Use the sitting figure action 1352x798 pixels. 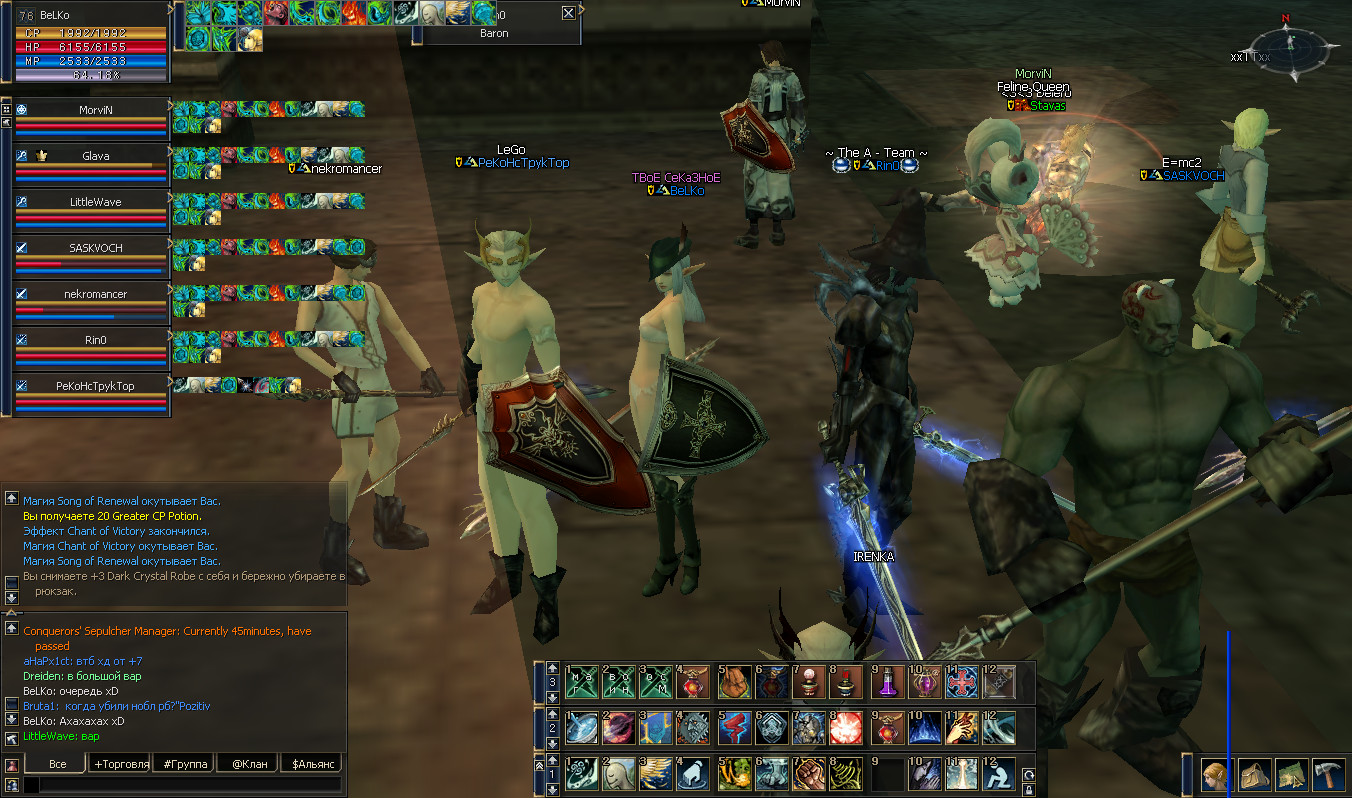[x=999, y=774]
